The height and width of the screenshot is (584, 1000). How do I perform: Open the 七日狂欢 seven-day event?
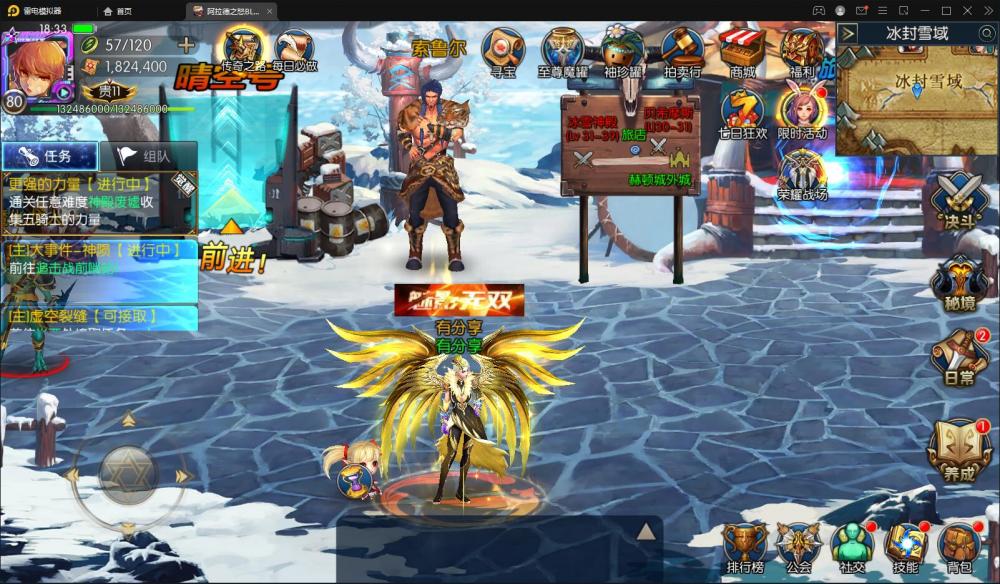(x=743, y=112)
